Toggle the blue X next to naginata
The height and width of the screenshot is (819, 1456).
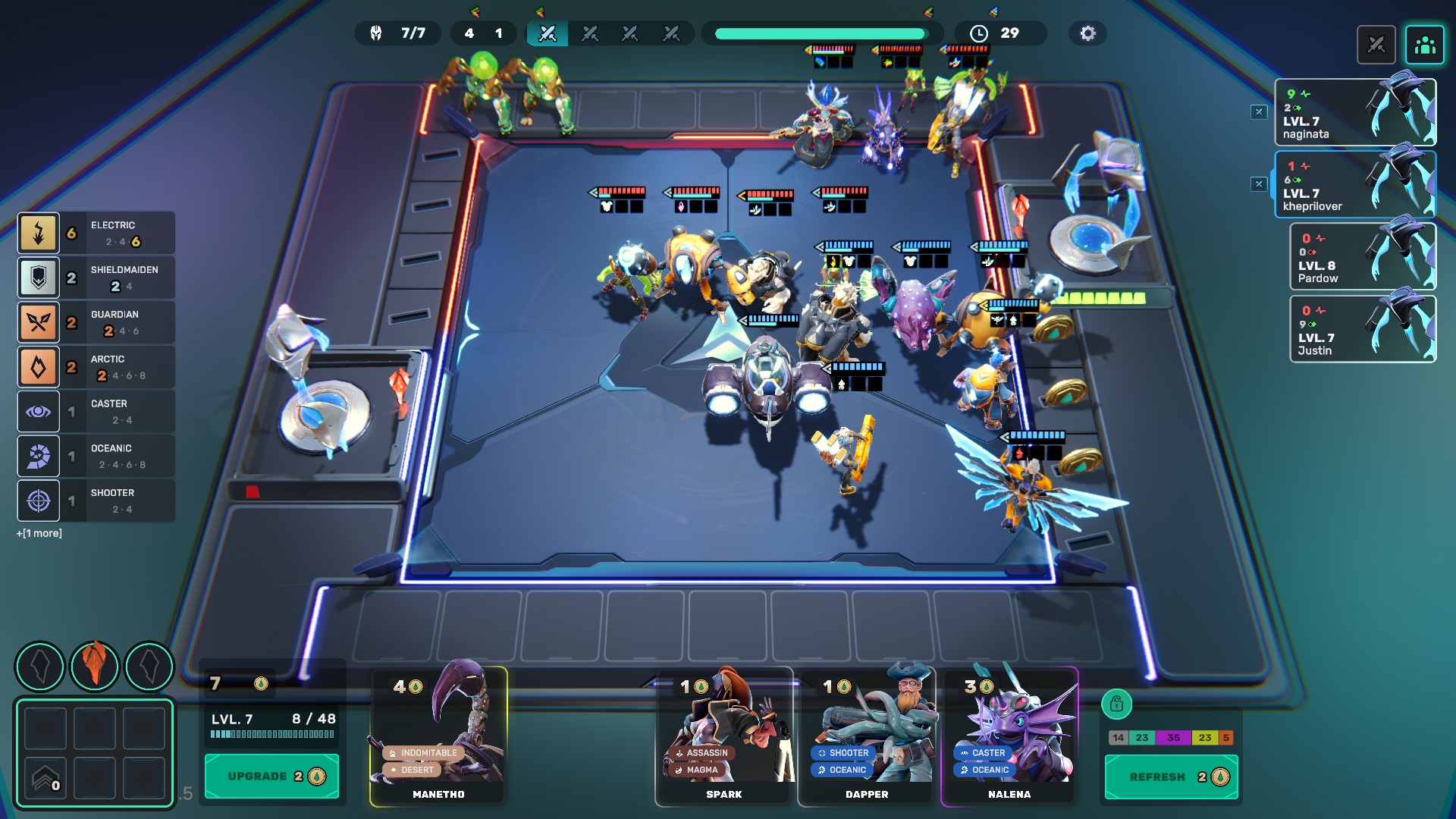pyautogui.click(x=1259, y=111)
